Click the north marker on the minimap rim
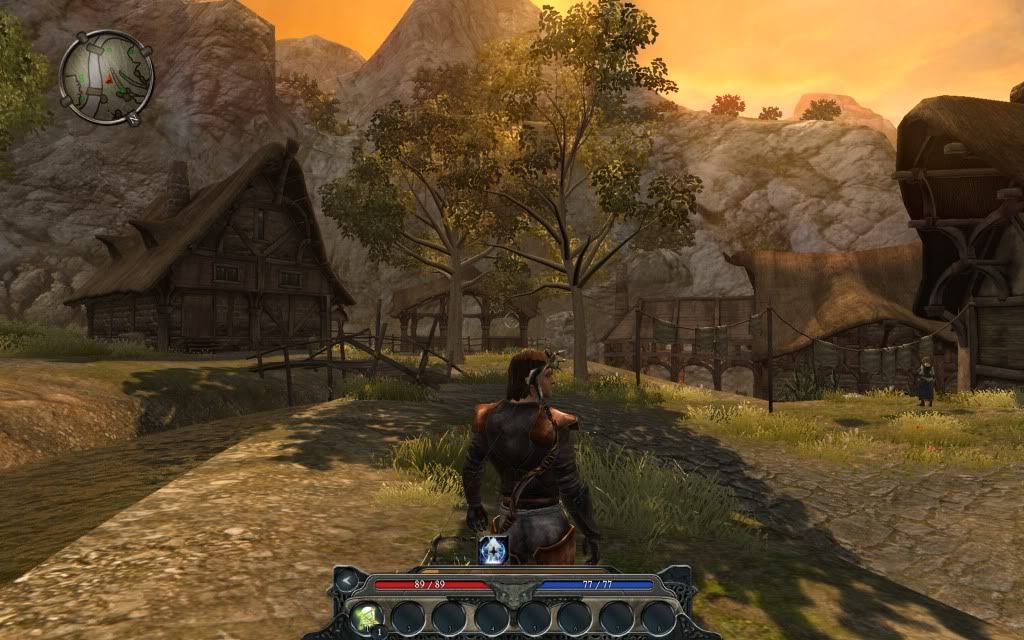The image size is (1024, 640). click(133, 118)
